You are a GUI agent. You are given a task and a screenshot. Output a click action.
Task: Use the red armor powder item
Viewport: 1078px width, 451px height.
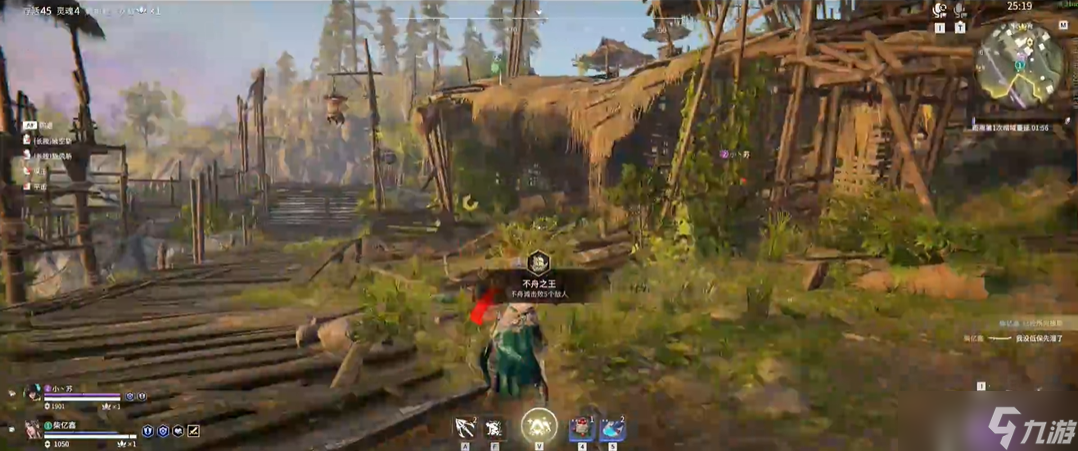pyautogui.click(x=581, y=428)
